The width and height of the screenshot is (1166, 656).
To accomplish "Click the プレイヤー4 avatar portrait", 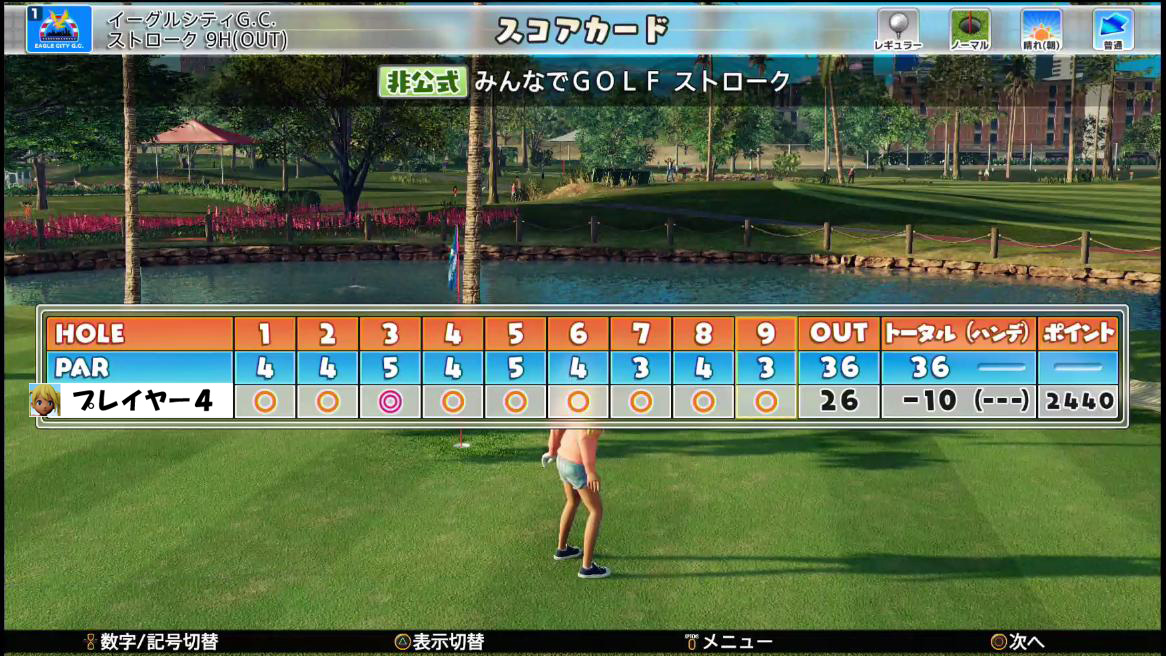I will (45, 400).
